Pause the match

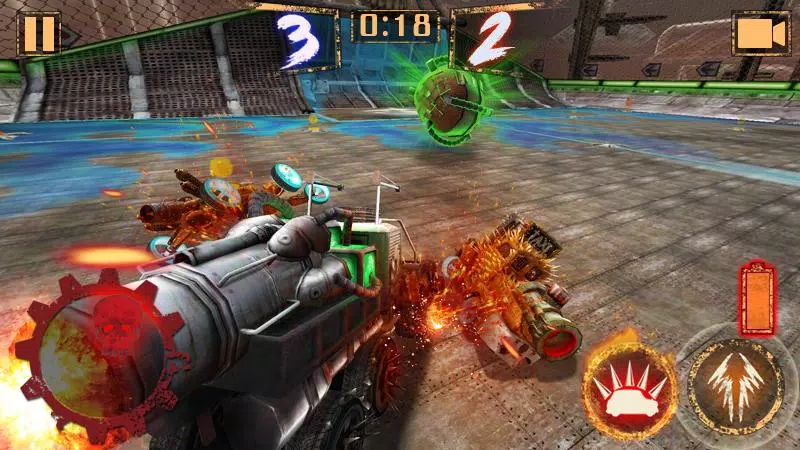pyautogui.click(x=40, y=33)
